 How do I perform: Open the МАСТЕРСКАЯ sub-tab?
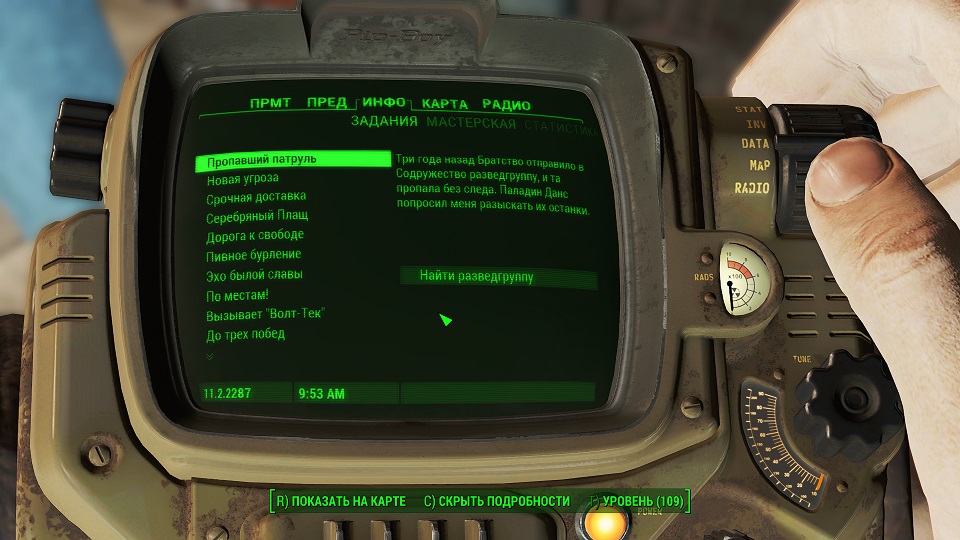(x=471, y=124)
